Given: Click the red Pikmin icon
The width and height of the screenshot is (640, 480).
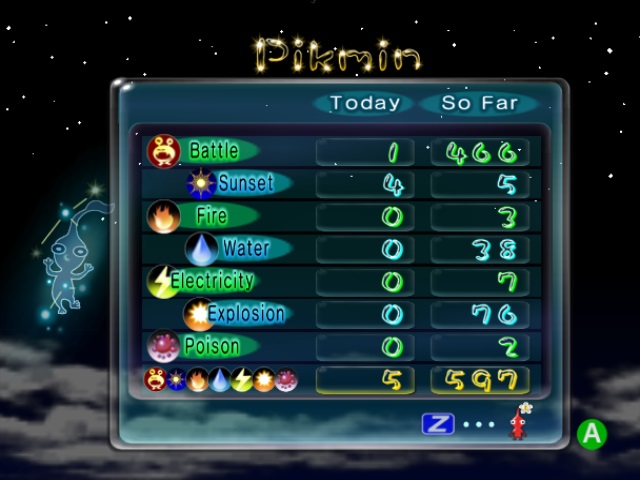Looking at the screenshot, I should pos(517,422).
